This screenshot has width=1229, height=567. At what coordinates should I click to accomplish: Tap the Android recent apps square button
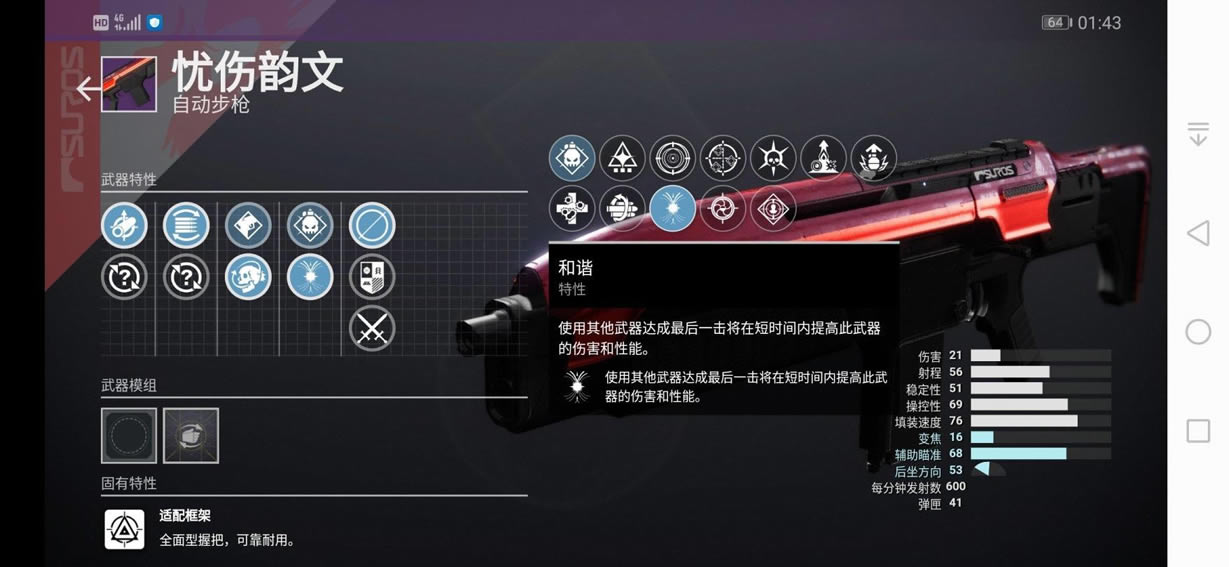[1198, 431]
